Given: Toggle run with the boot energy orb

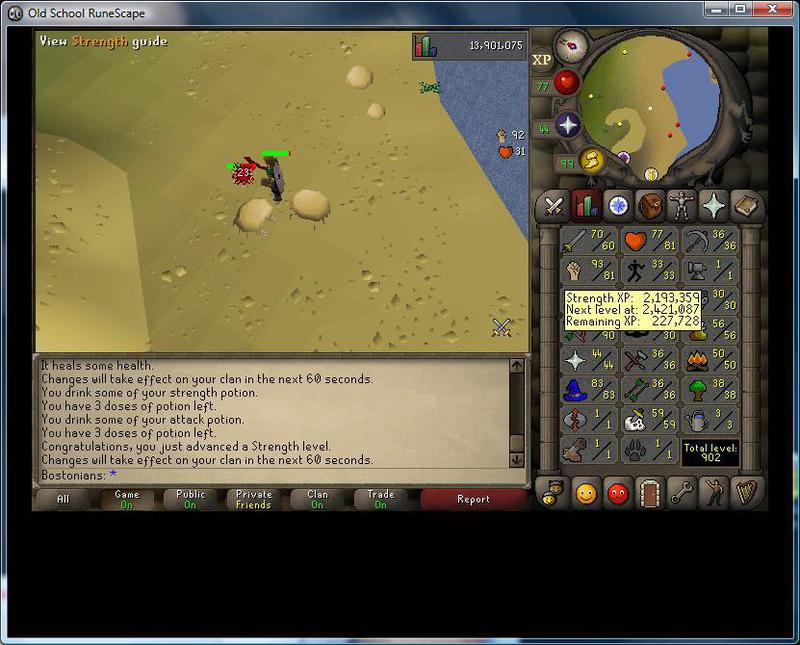Looking at the screenshot, I should coord(592,160).
